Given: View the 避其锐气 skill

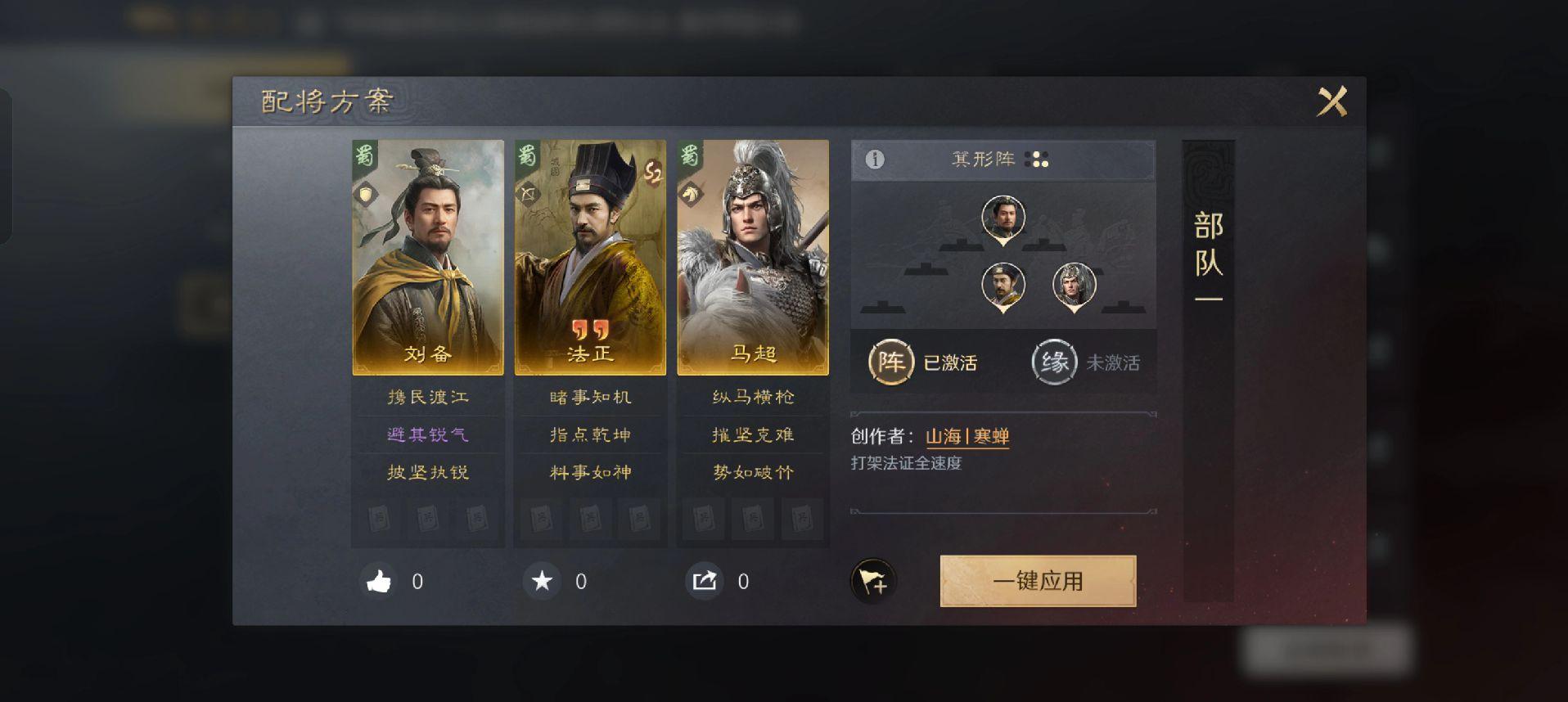Looking at the screenshot, I should (x=428, y=434).
